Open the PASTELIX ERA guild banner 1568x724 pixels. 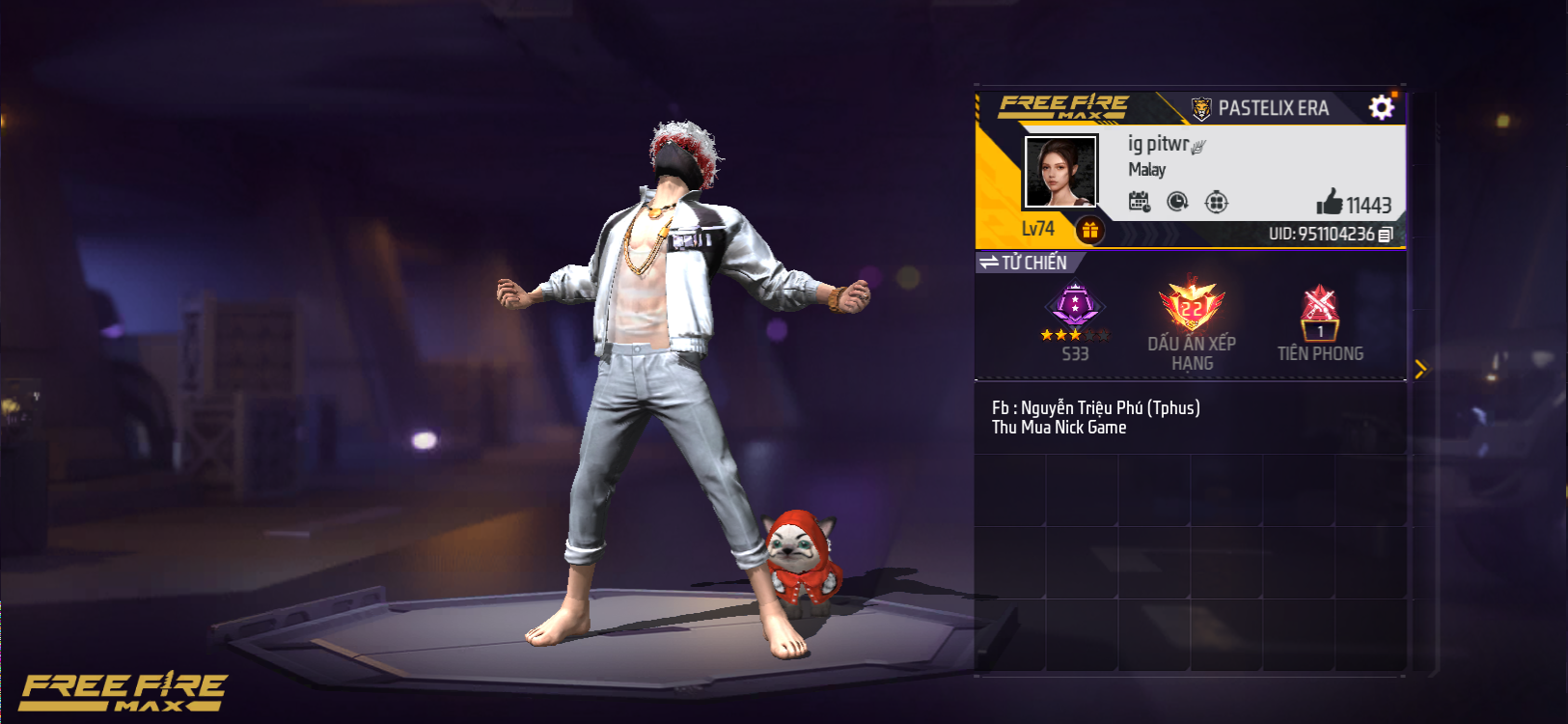[1274, 107]
